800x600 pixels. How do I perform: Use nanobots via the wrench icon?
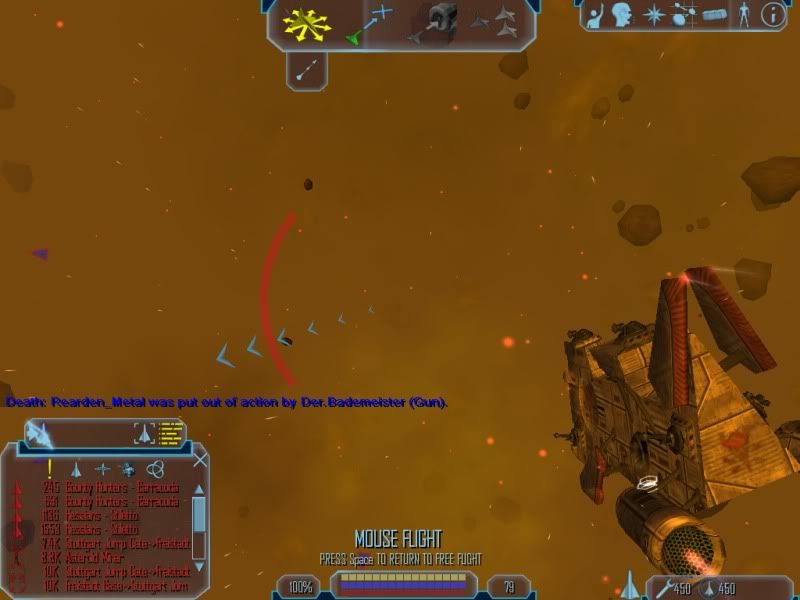point(662,586)
